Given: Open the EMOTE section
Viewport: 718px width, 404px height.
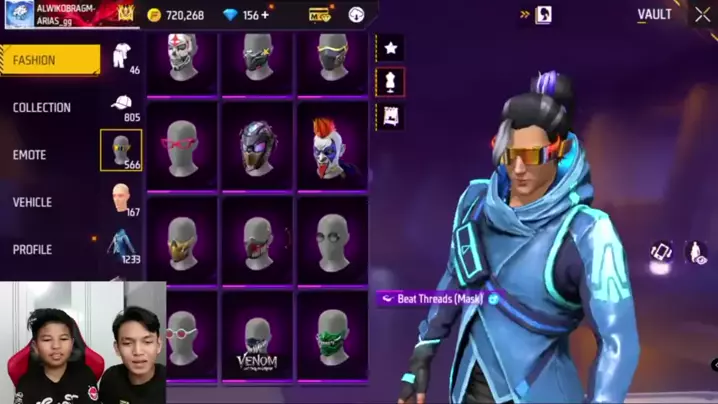Looking at the screenshot, I should coord(30,155).
